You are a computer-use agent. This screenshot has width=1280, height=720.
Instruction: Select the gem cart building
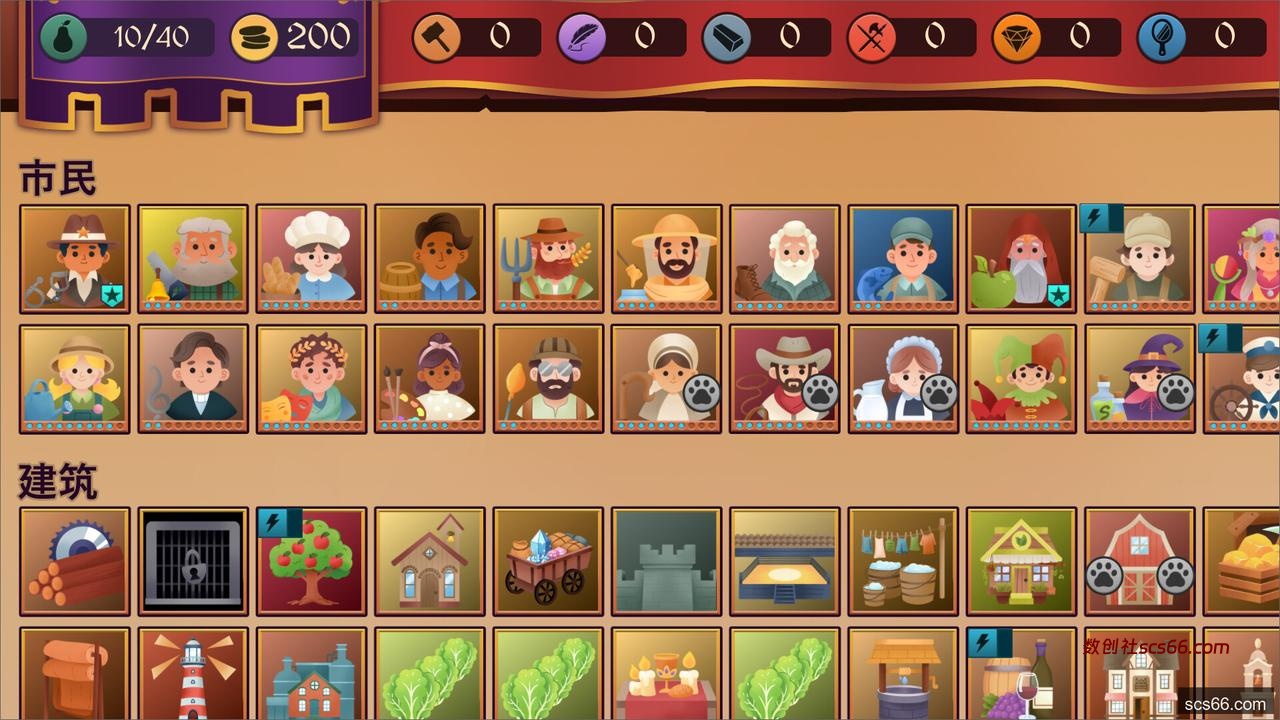point(548,562)
